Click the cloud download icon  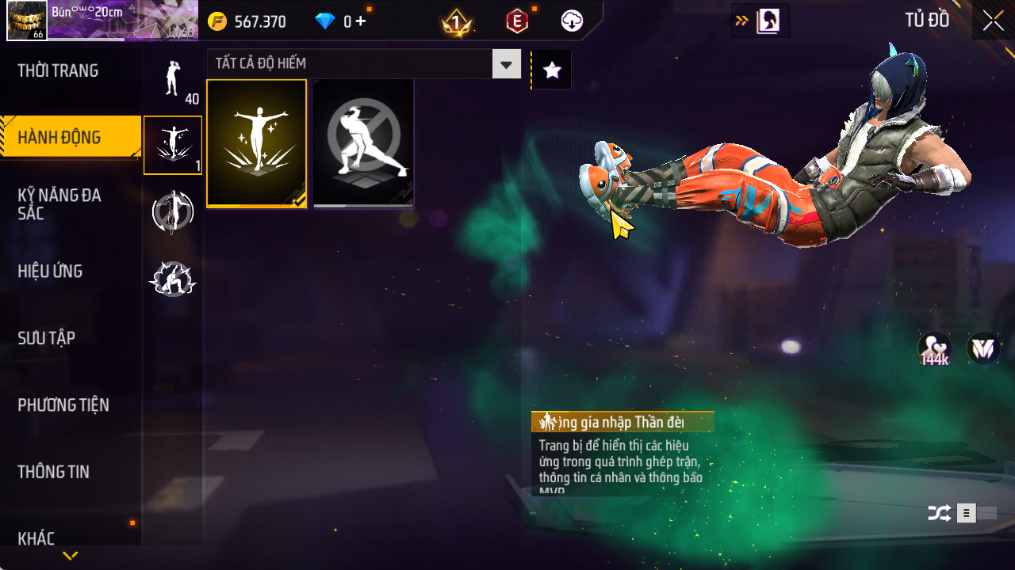click(572, 21)
